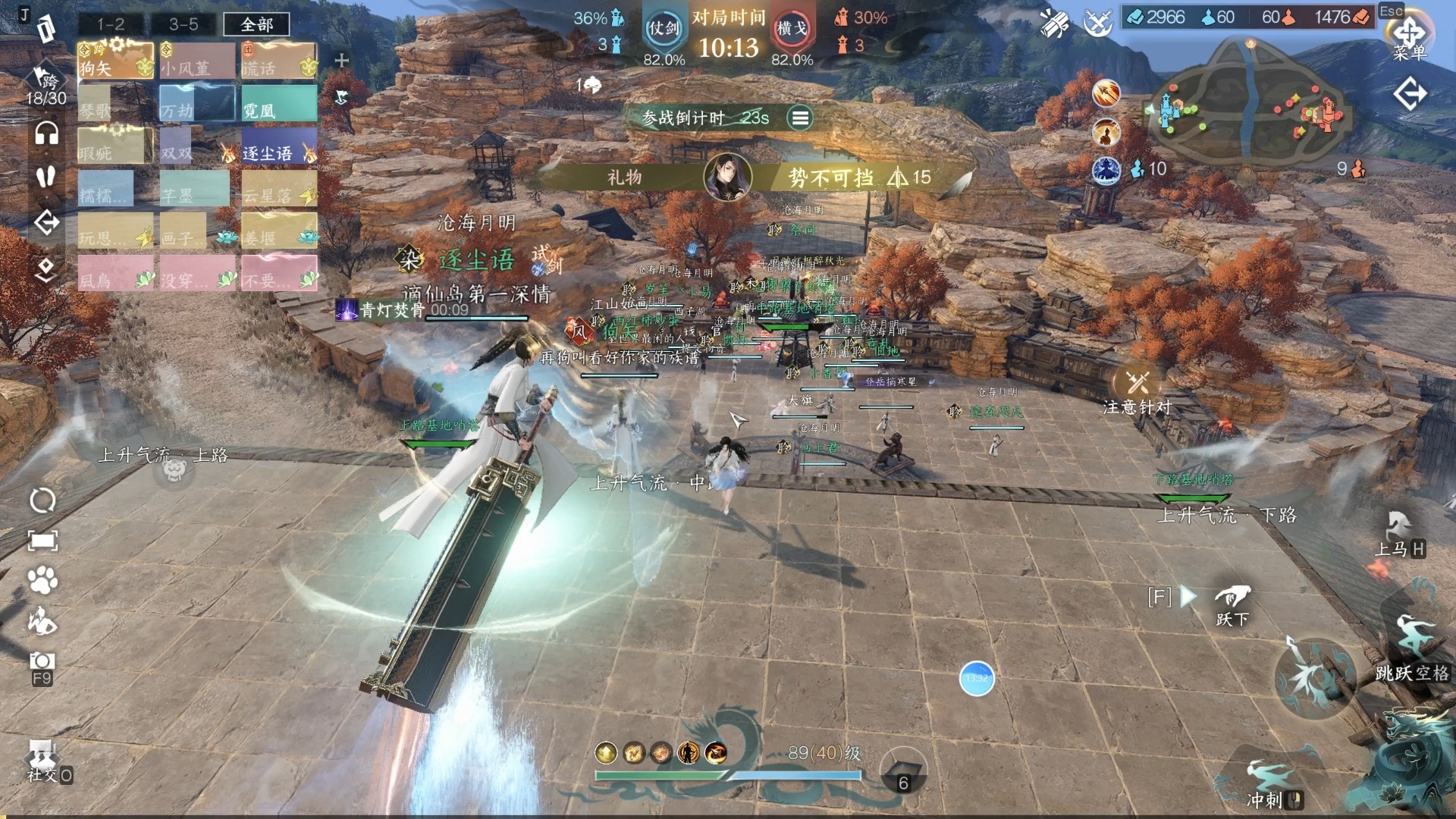The image size is (1456, 819).
Task: Select the 全部 team filter tab
Action: pos(256,24)
